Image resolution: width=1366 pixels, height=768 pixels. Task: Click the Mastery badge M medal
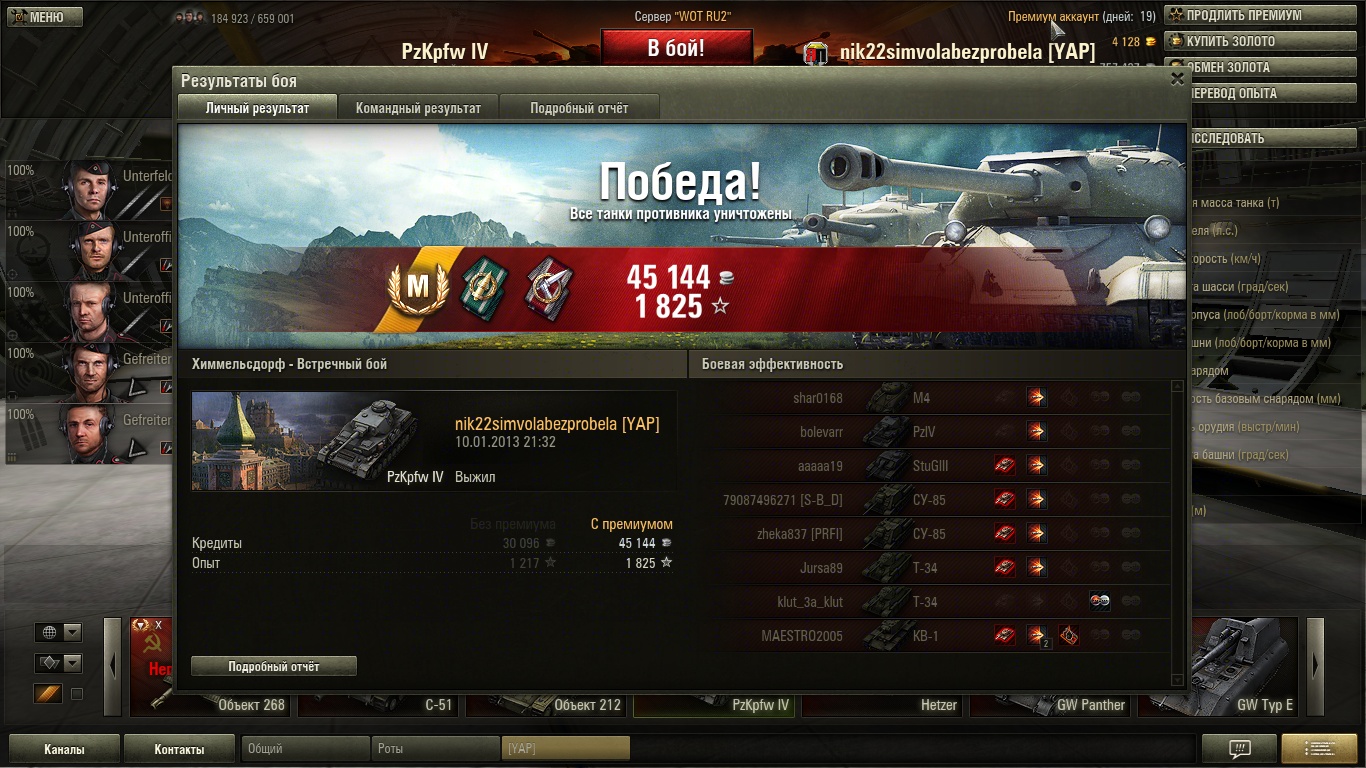pos(417,288)
